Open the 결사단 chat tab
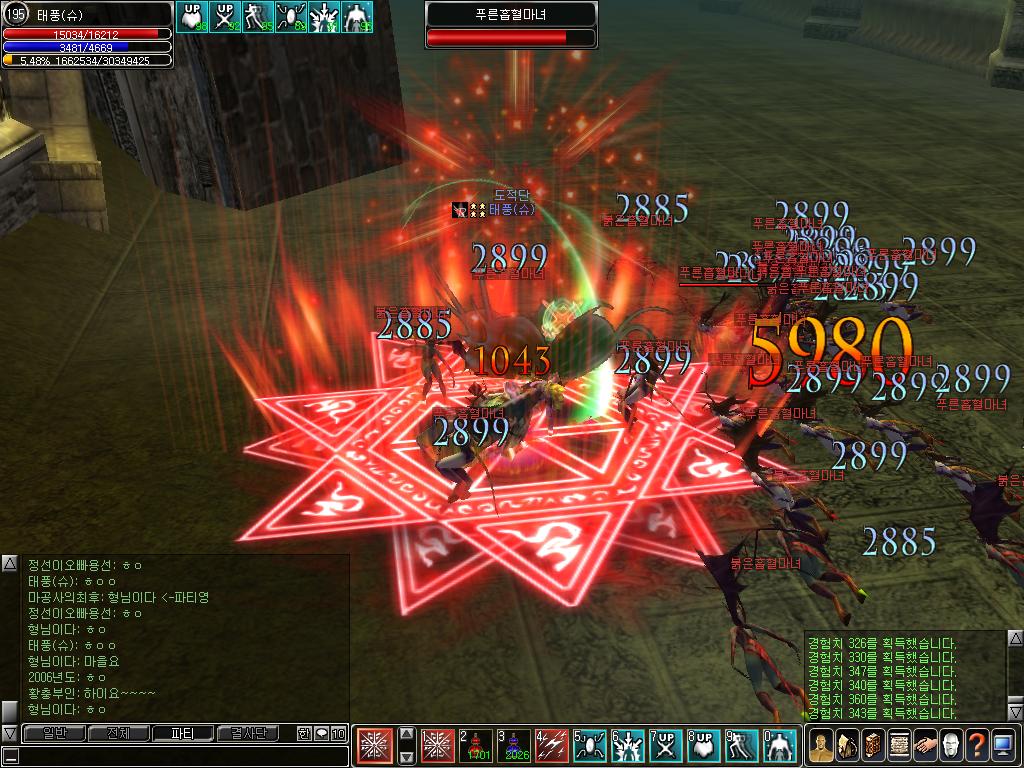1024x768 pixels. (247, 734)
